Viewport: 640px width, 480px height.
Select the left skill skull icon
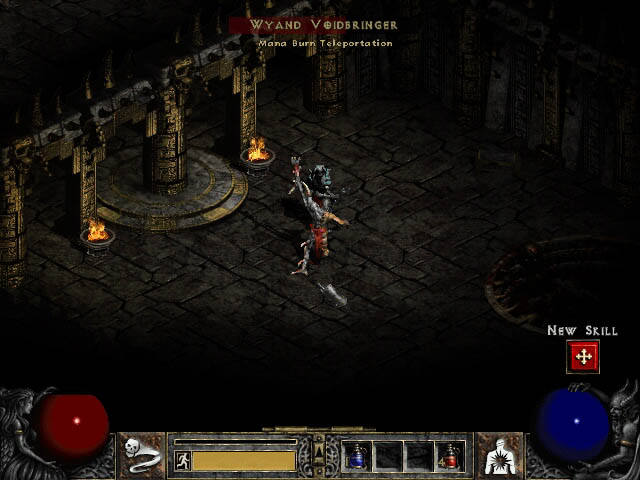click(143, 455)
